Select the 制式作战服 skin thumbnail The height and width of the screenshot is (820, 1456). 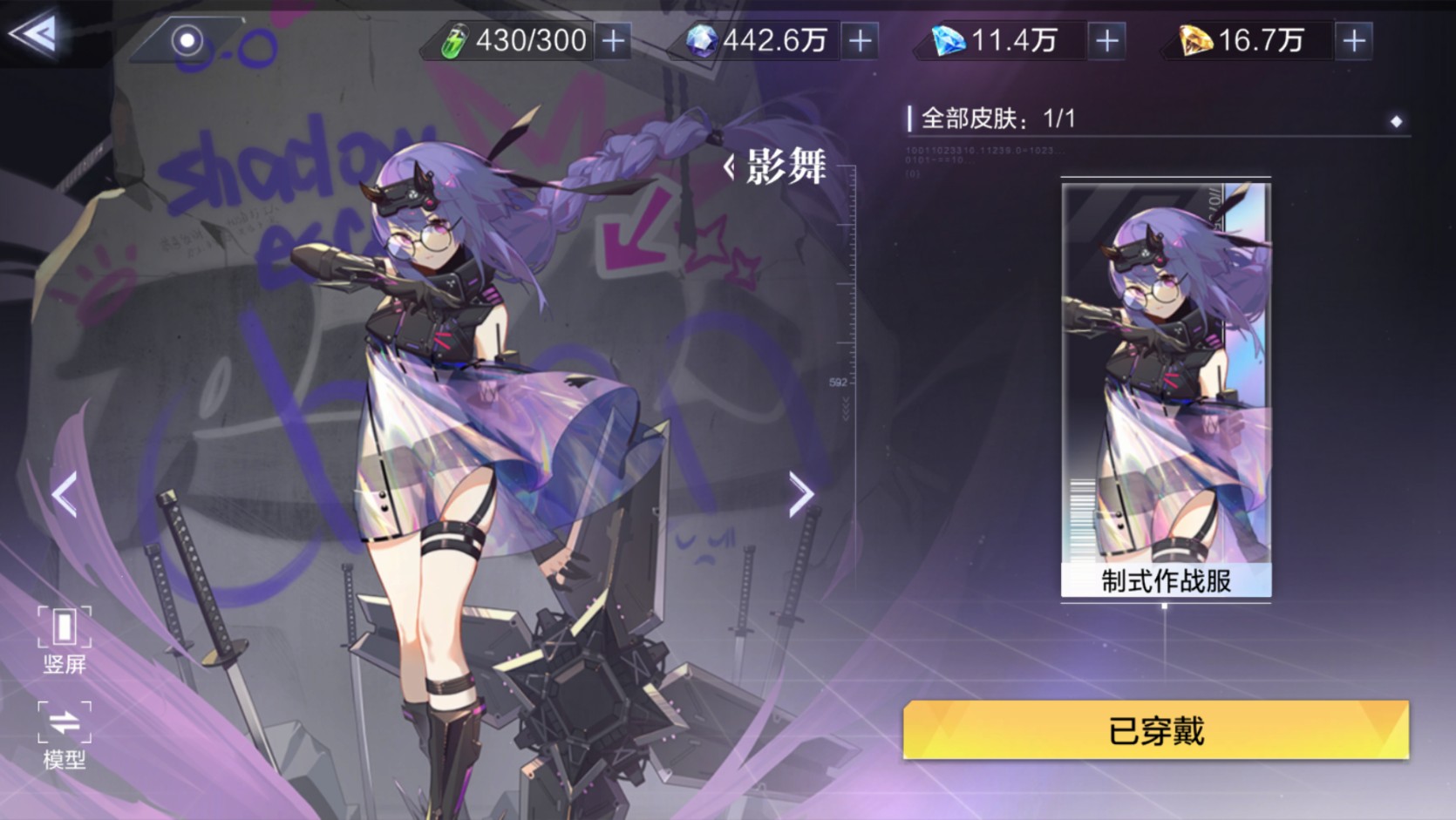click(1166, 388)
